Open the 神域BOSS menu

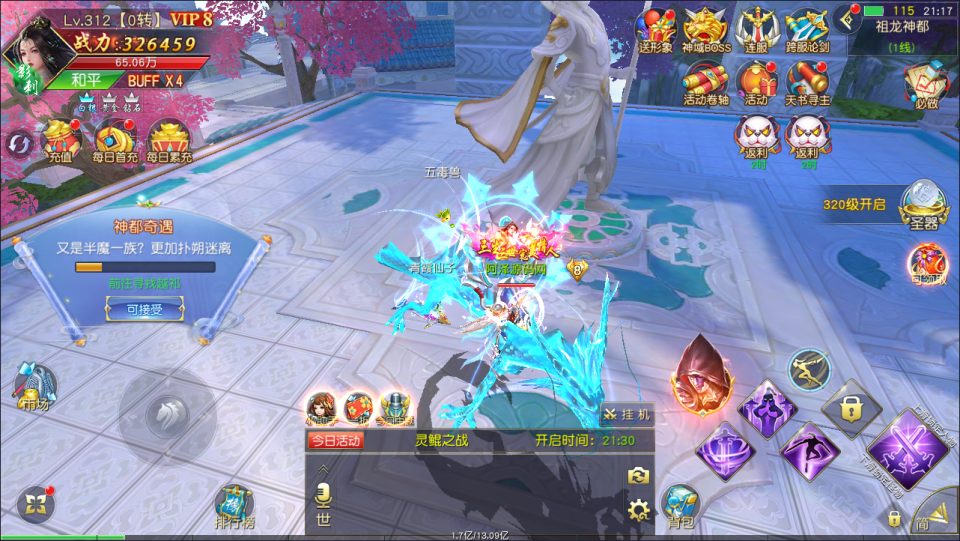(x=707, y=31)
